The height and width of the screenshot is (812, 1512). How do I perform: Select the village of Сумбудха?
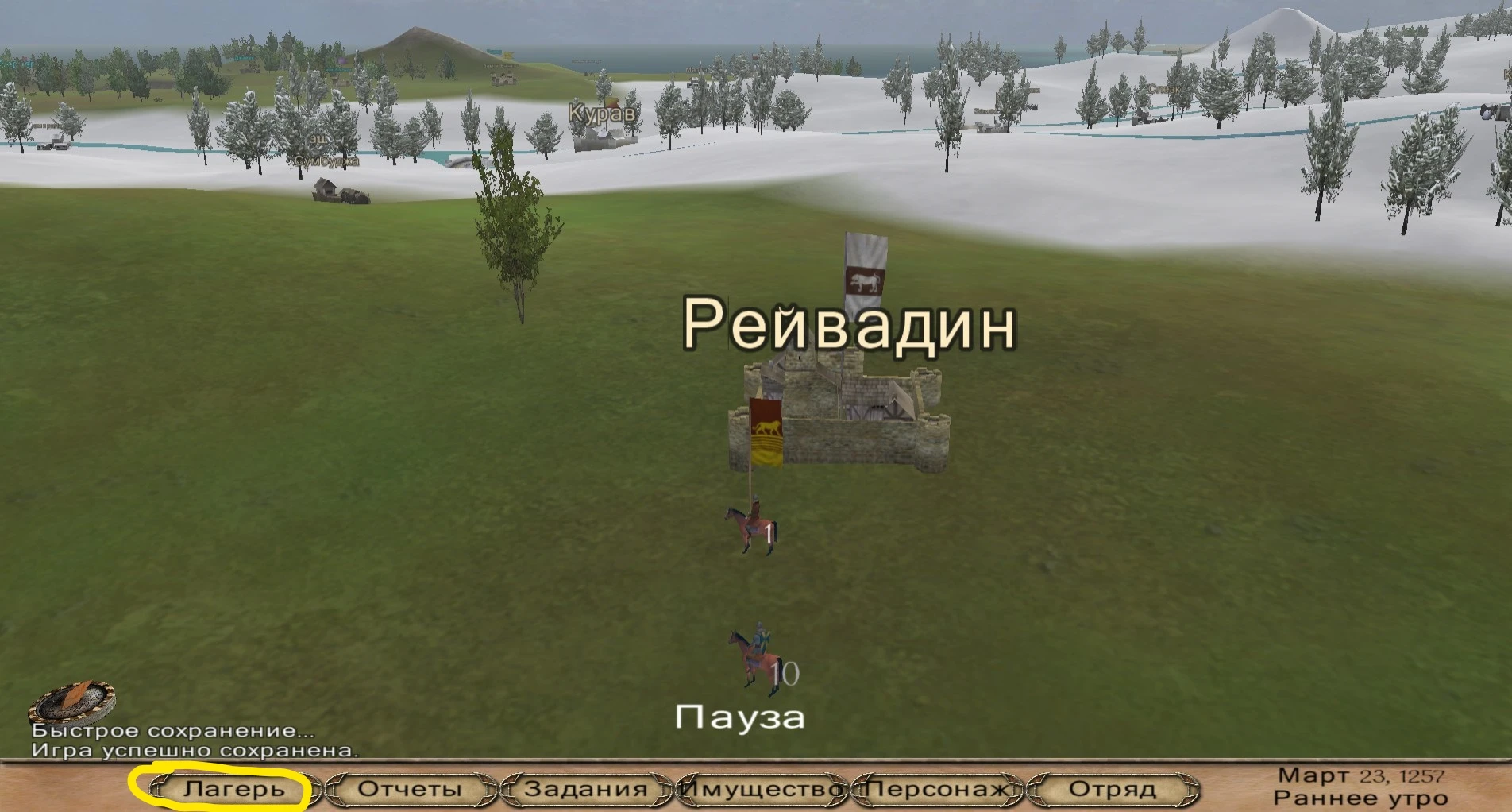(326, 160)
